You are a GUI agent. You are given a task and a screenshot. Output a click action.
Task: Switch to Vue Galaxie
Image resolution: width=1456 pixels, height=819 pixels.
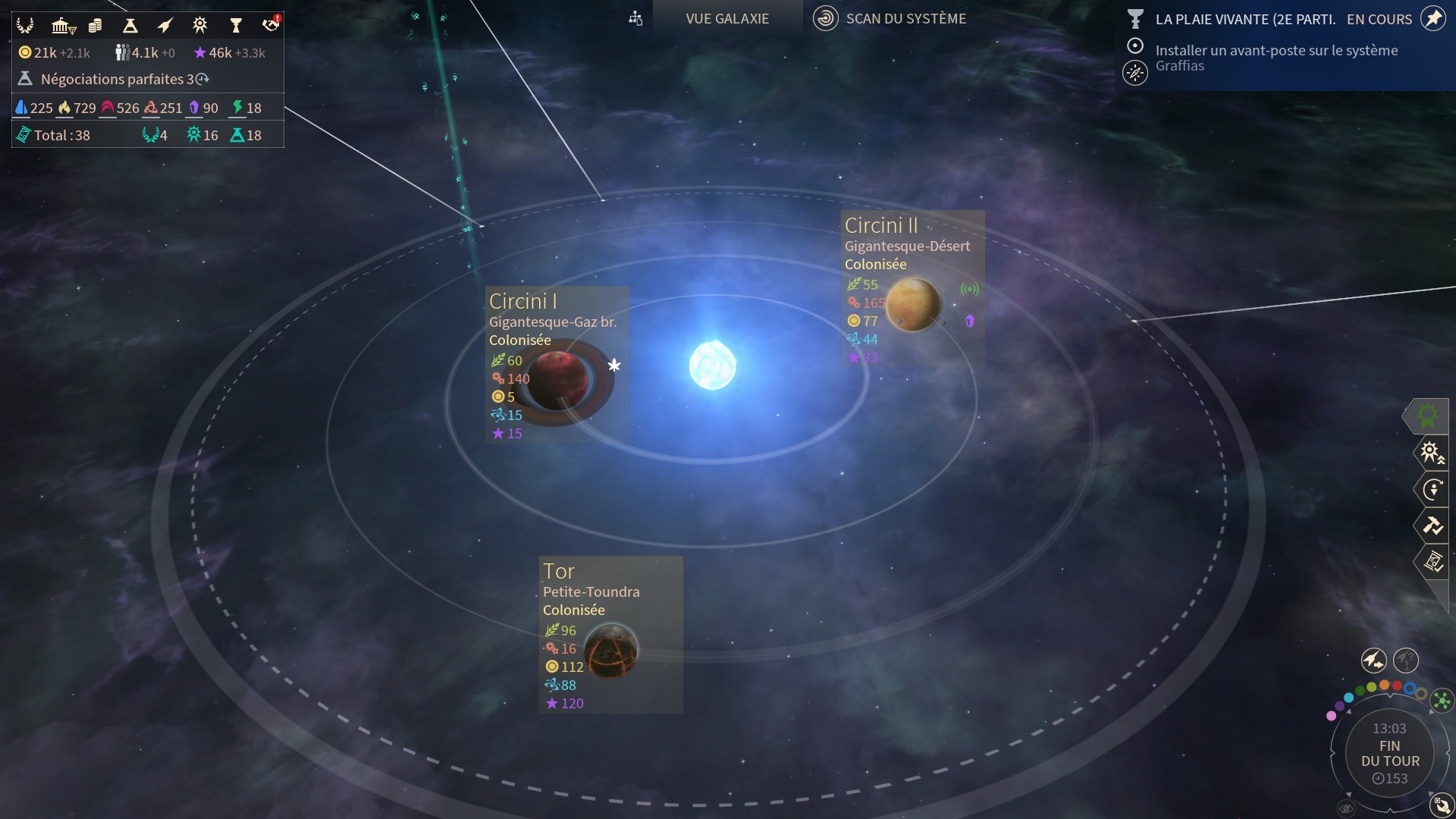(726, 18)
